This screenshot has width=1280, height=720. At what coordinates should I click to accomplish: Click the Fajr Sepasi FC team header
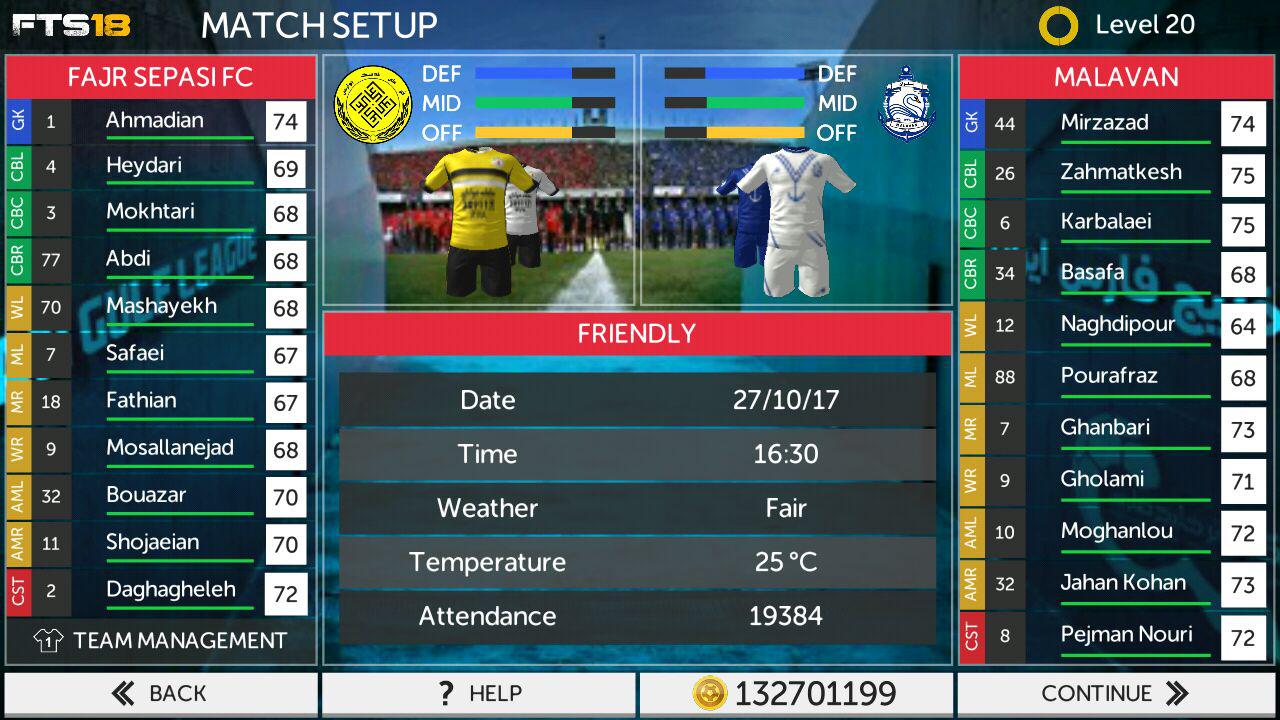[x=160, y=77]
